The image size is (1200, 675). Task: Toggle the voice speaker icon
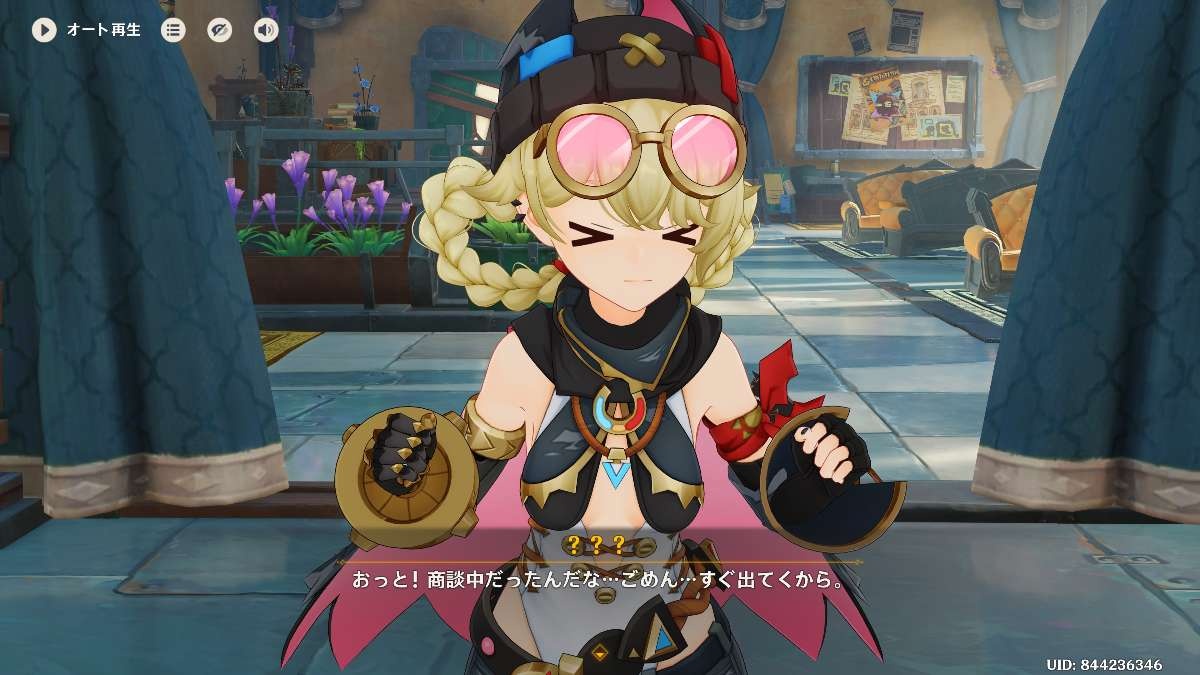(265, 30)
